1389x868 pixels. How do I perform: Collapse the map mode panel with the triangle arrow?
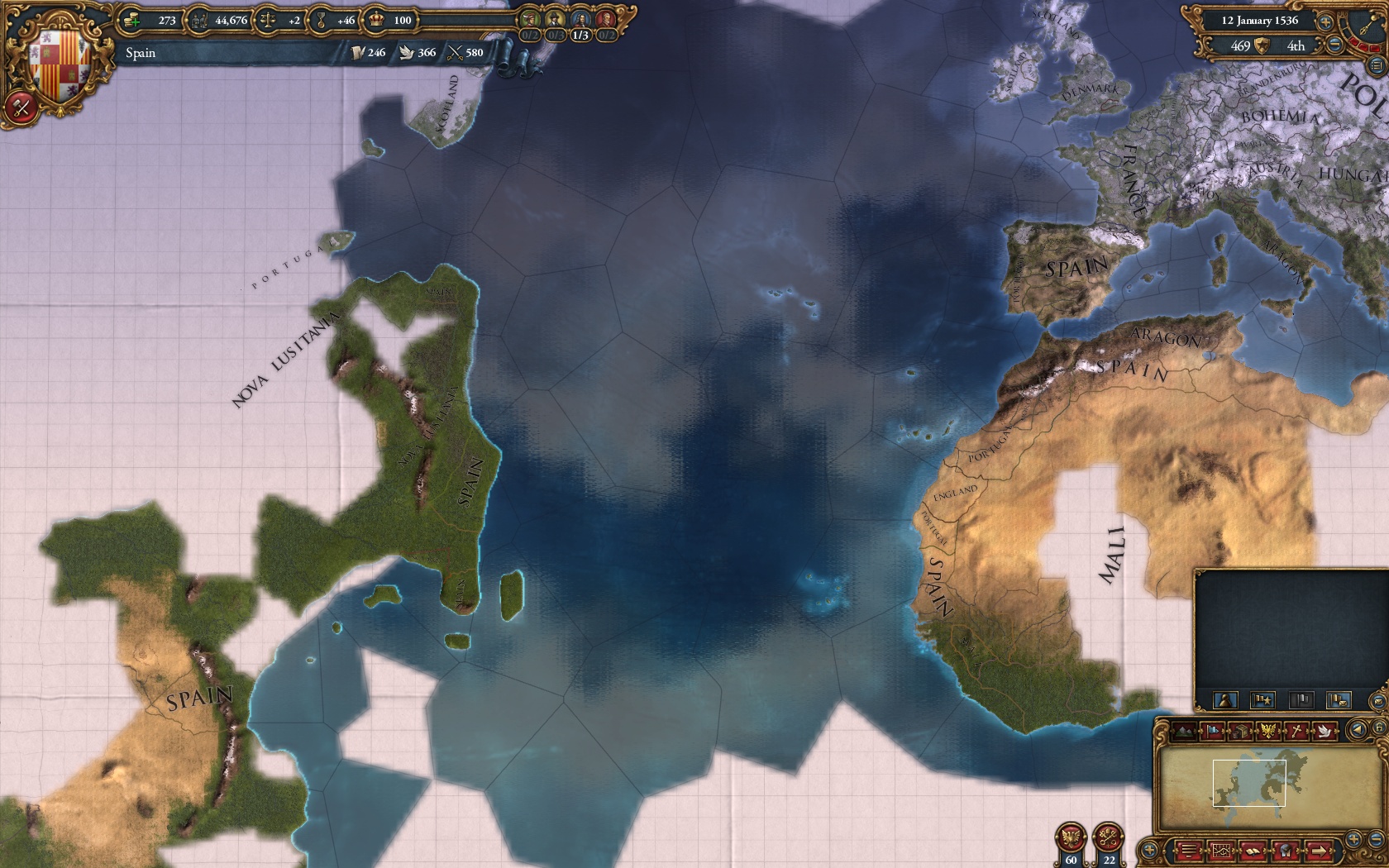click(x=1358, y=729)
